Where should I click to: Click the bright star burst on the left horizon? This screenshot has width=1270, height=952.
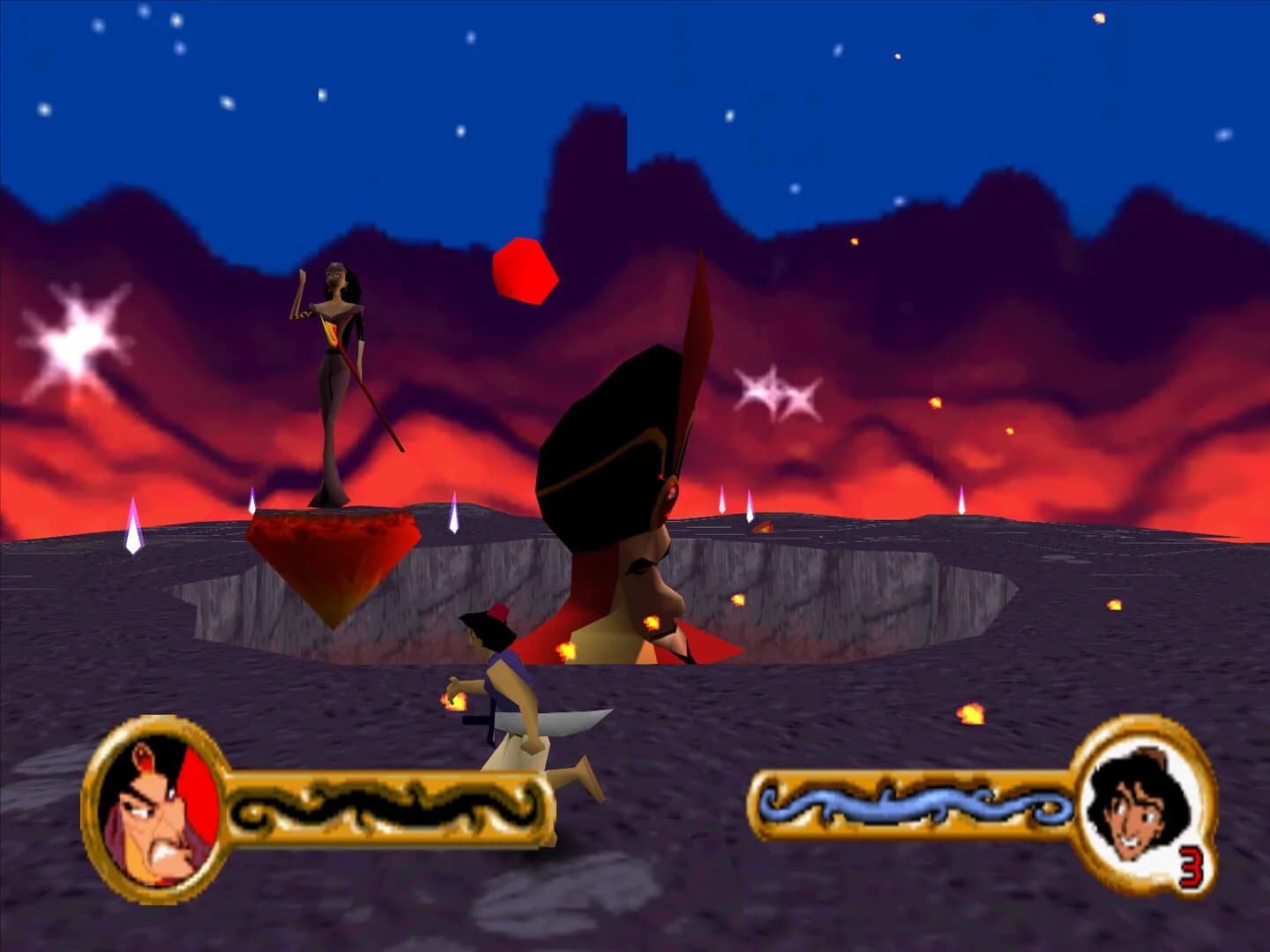78,339
